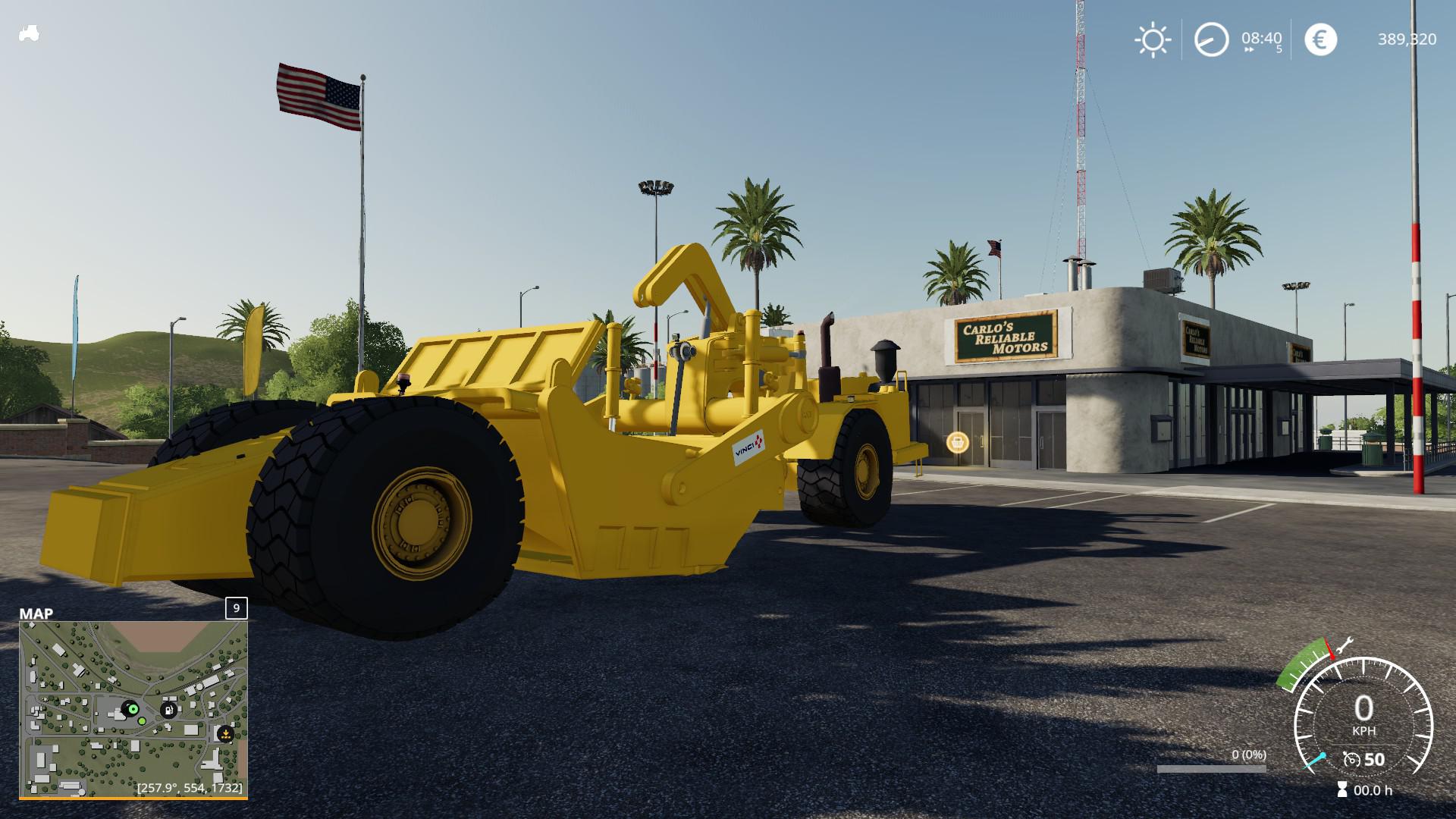The image size is (1456, 819).
Task: Click the cruise control speed indicator
Action: click(x=1363, y=759)
